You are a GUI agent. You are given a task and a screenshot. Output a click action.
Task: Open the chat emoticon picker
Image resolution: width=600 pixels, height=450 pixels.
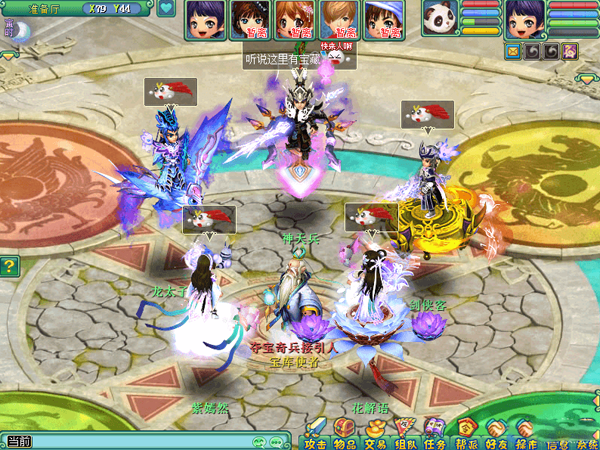(x=259, y=441)
